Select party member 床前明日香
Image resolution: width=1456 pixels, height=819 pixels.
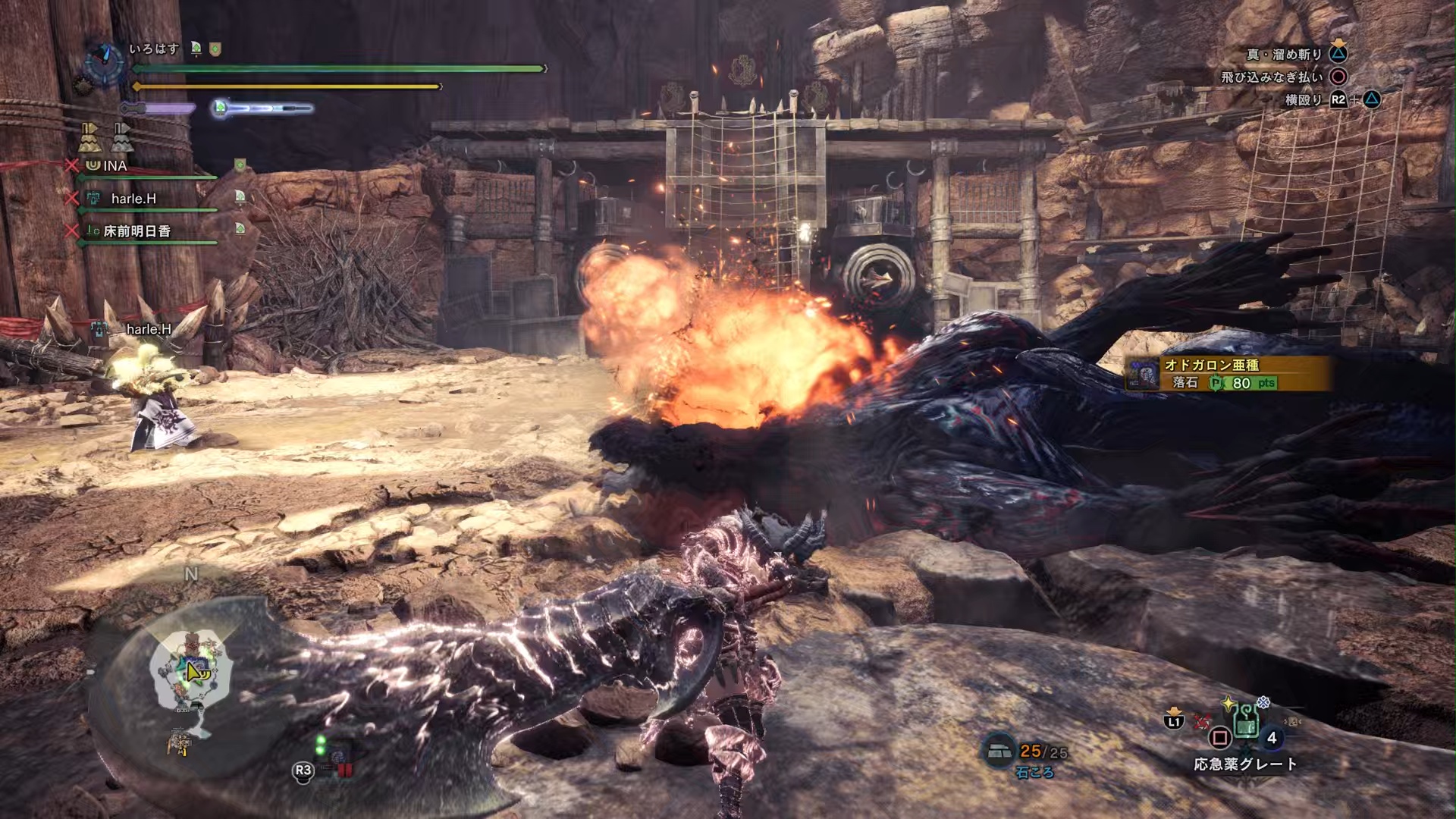[x=136, y=231]
